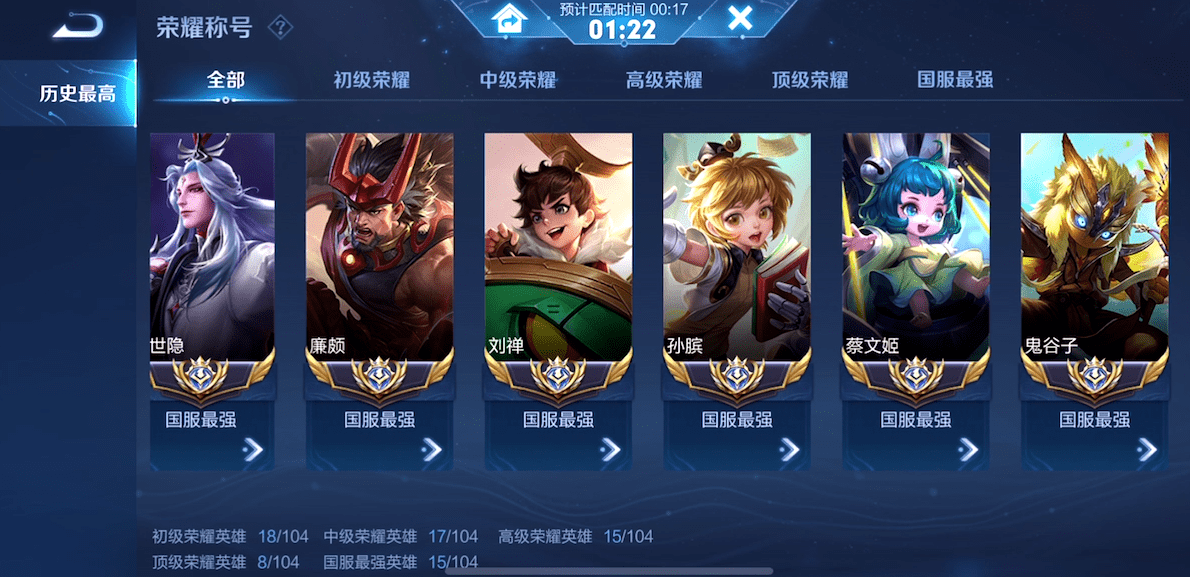
Task: Click the arrow under 刘禅's title
Action: (x=610, y=450)
